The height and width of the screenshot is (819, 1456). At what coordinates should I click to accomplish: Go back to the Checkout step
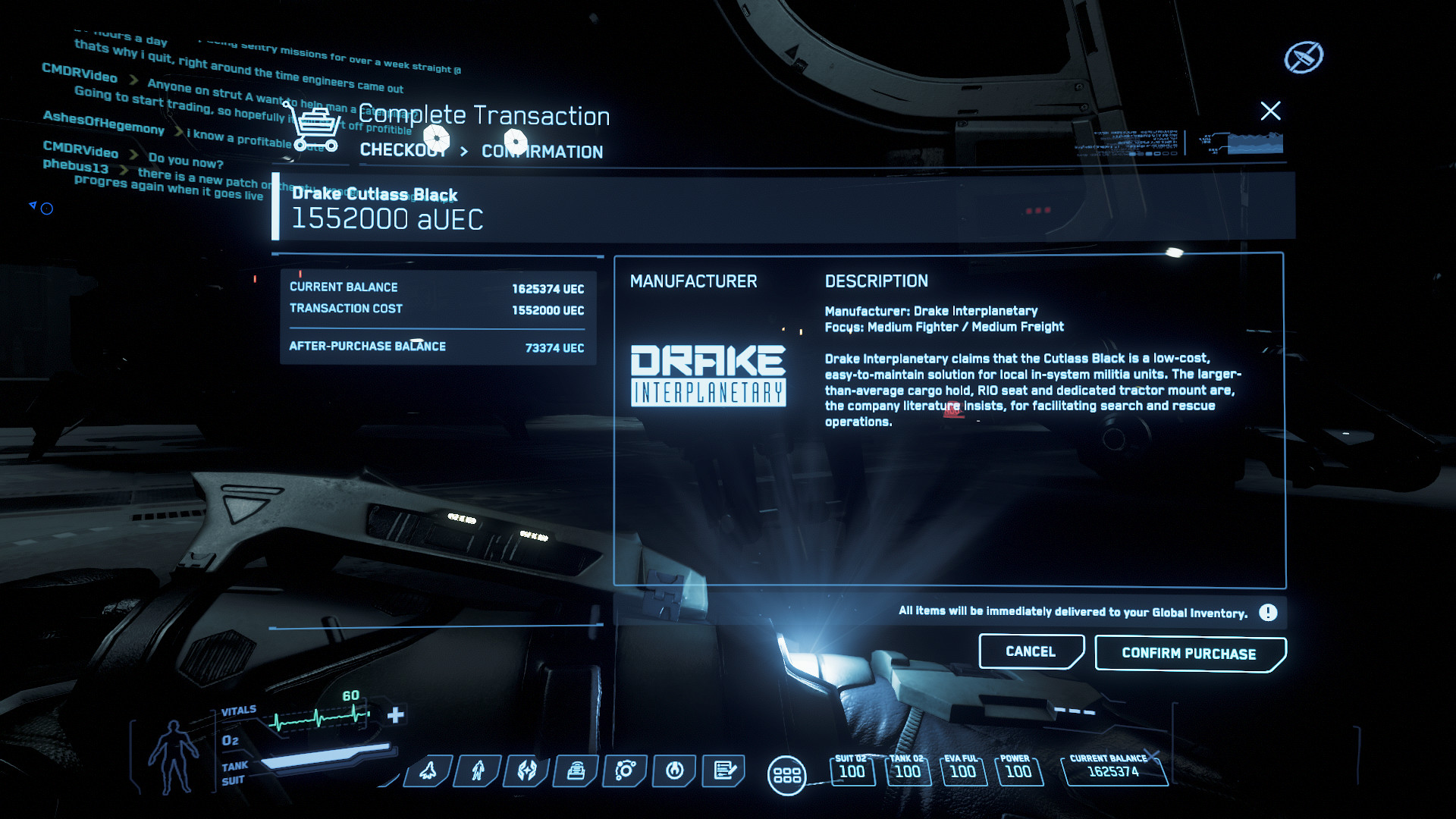pyautogui.click(x=403, y=150)
